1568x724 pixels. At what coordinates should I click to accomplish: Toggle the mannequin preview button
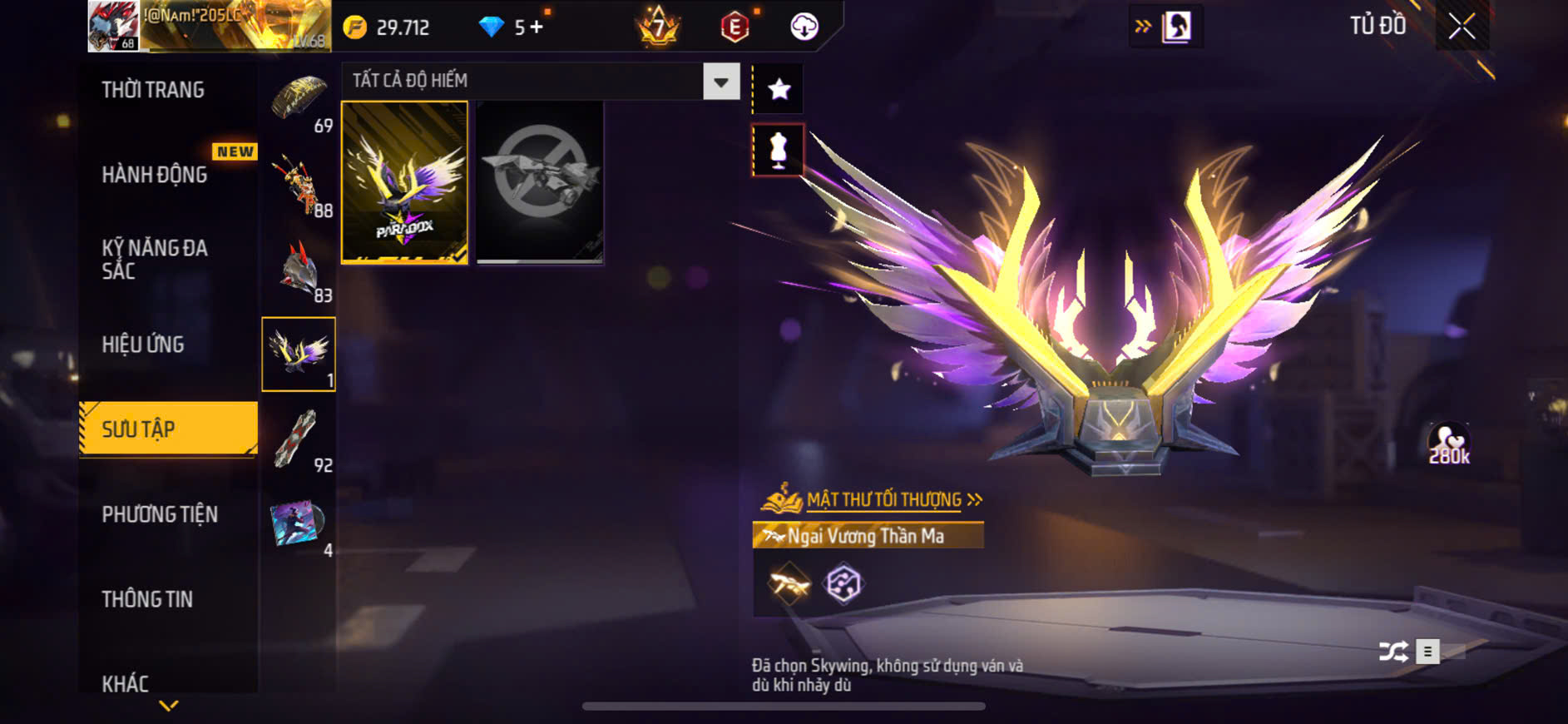click(779, 150)
